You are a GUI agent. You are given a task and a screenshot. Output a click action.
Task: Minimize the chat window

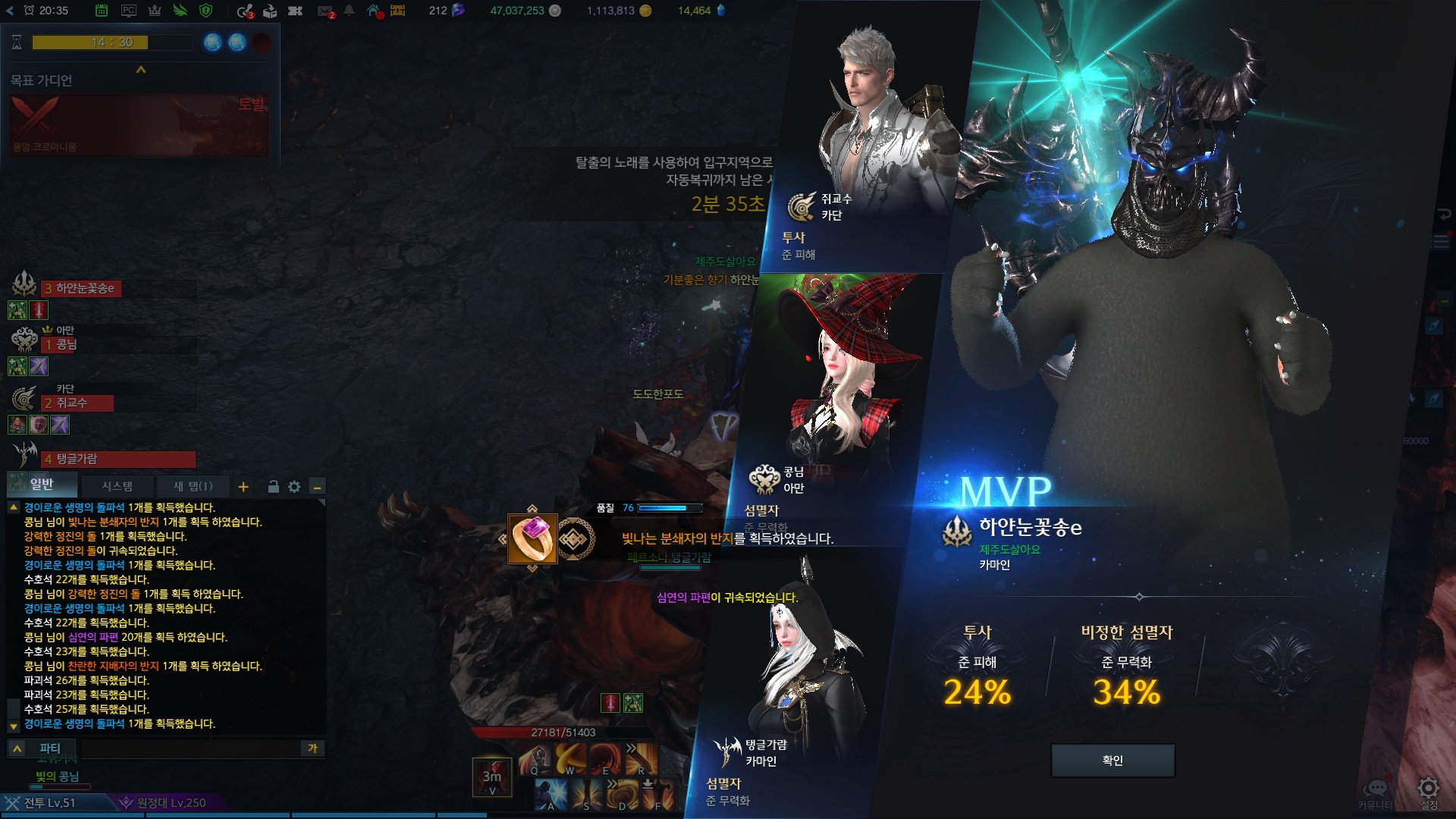318,487
